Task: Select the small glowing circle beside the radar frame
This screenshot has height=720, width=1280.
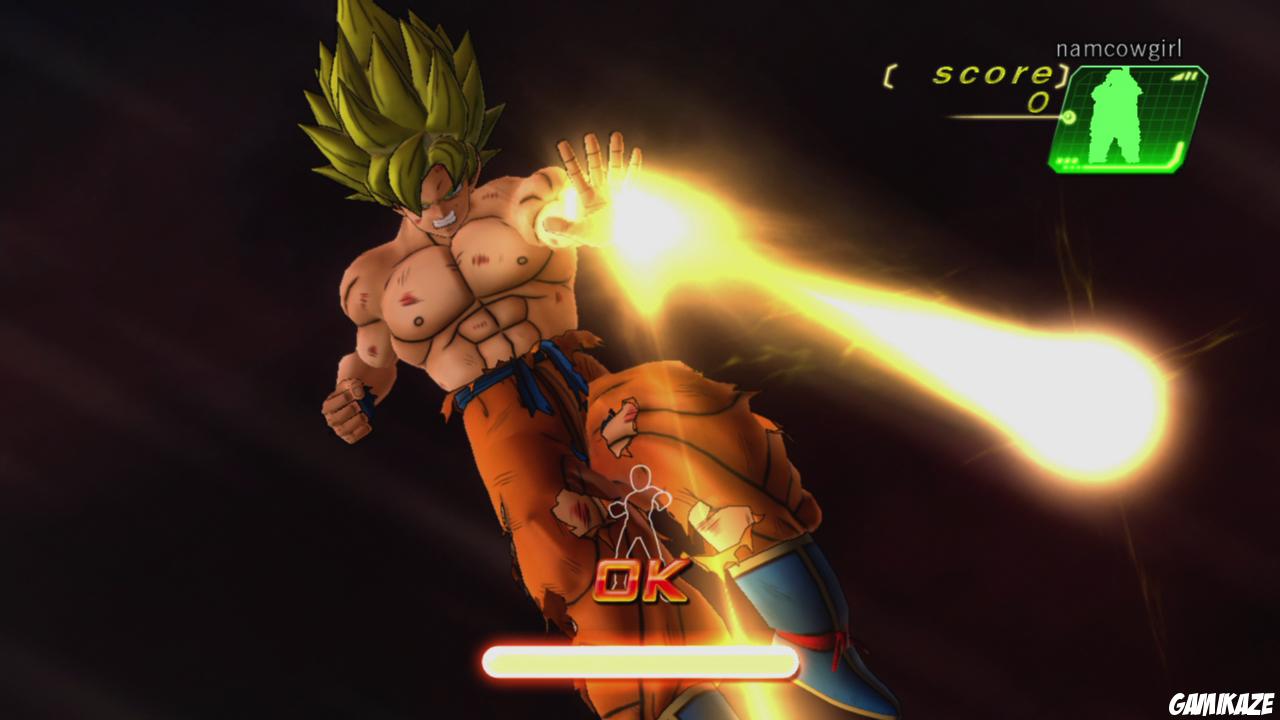Action: 1069,118
